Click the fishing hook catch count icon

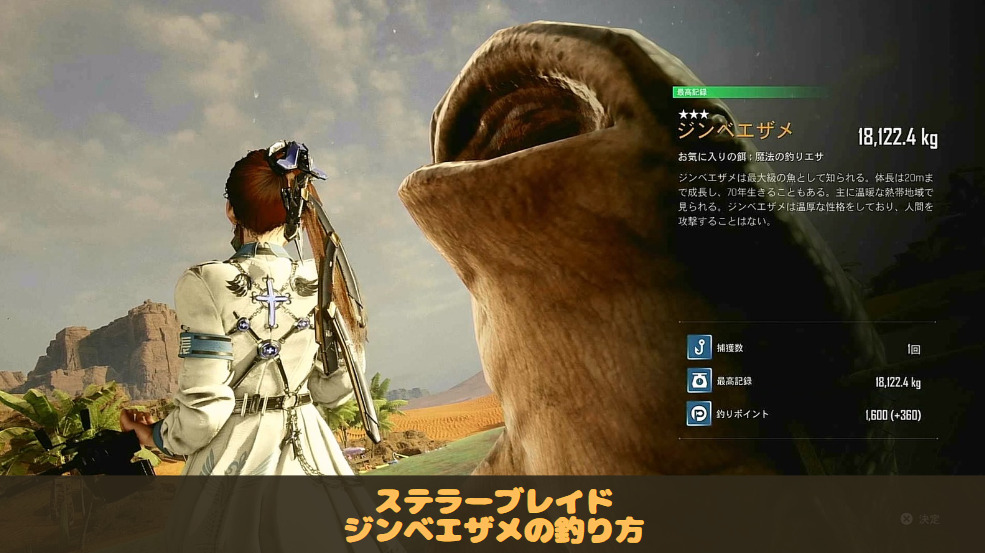click(x=699, y=348)
